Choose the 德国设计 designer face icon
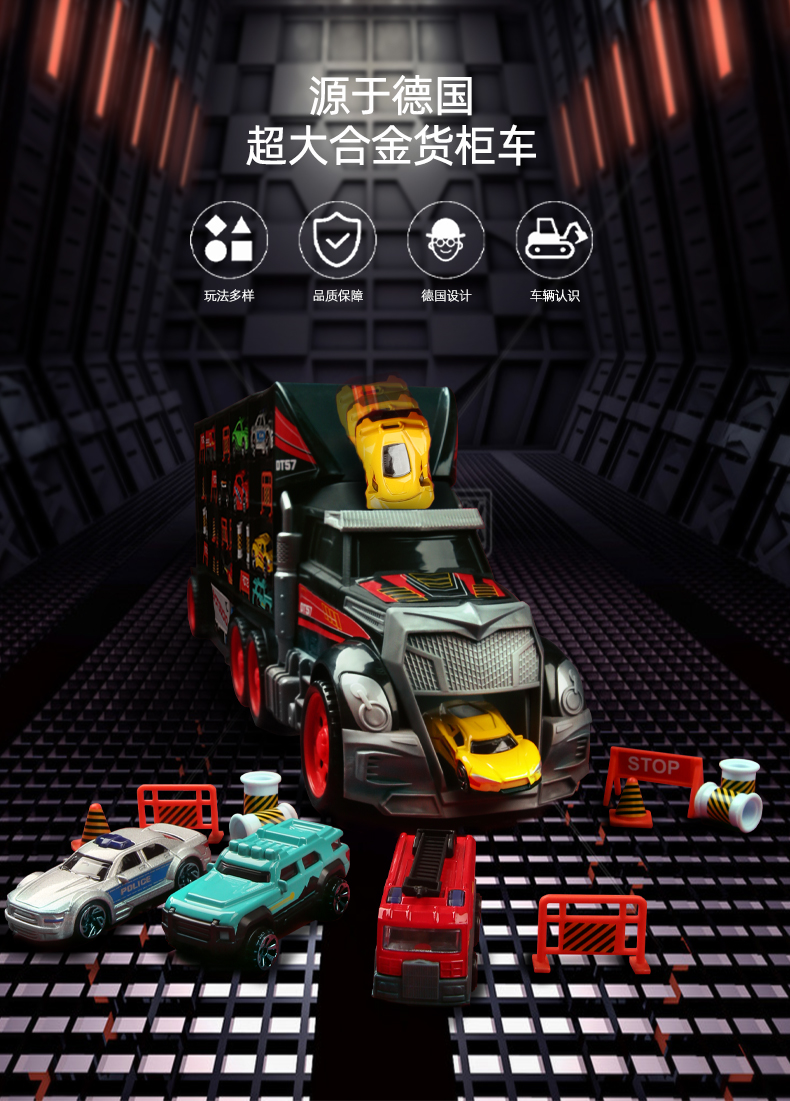Screen dimensions: 790x1101 click(446, 241)
